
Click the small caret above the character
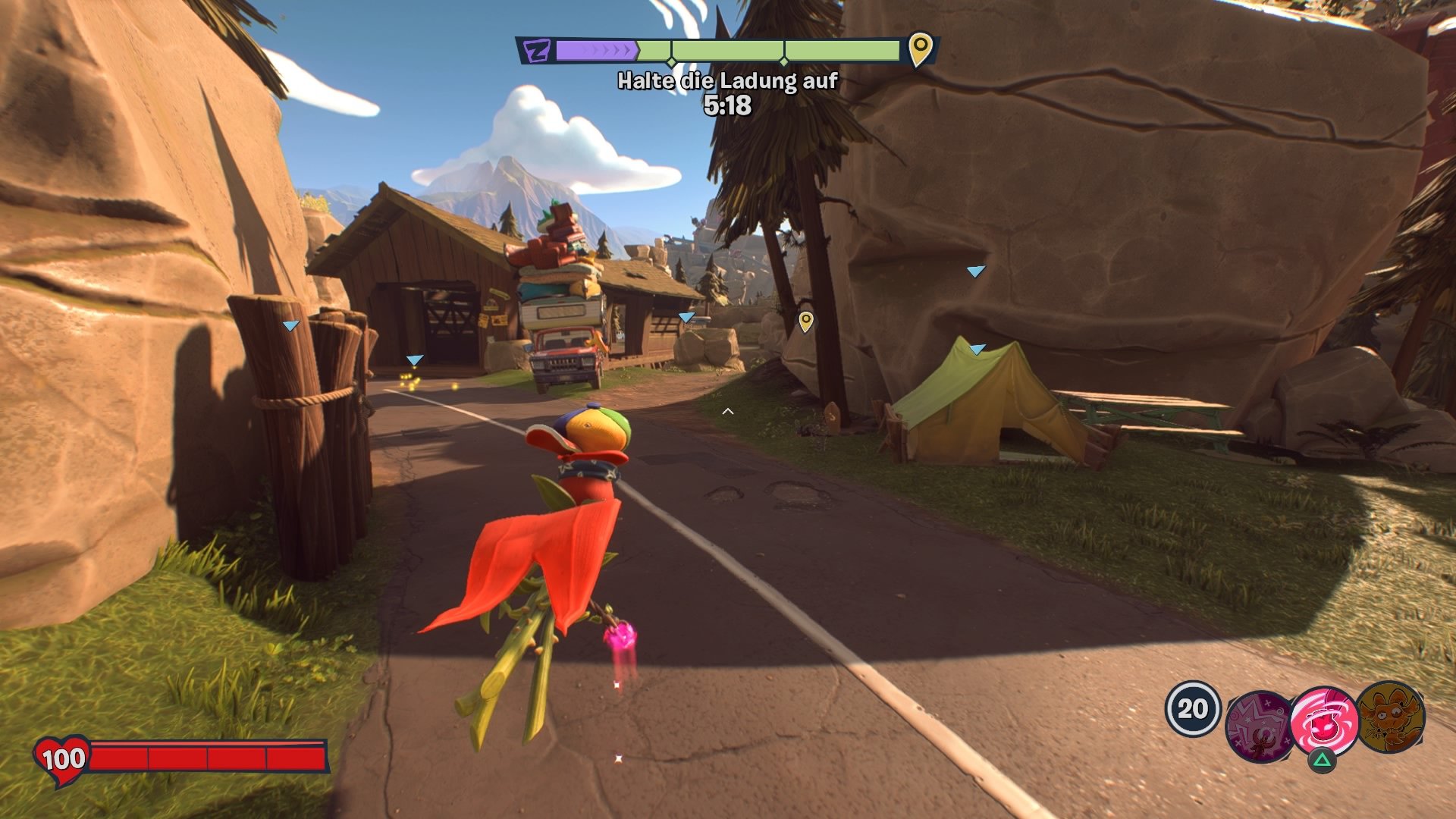click(729, 409)
